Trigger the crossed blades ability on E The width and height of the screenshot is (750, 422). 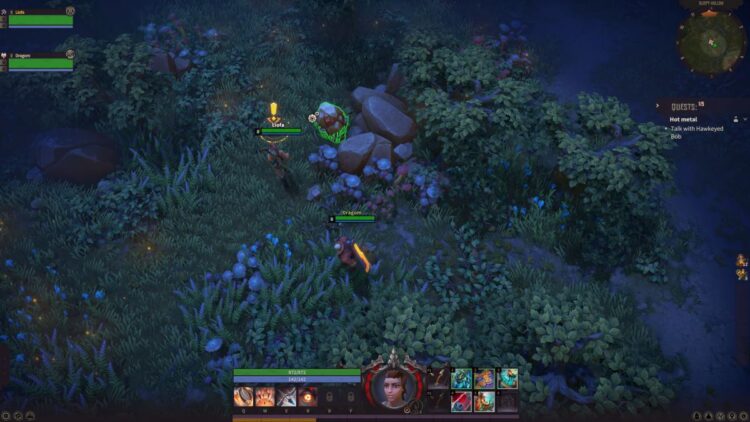287,396
